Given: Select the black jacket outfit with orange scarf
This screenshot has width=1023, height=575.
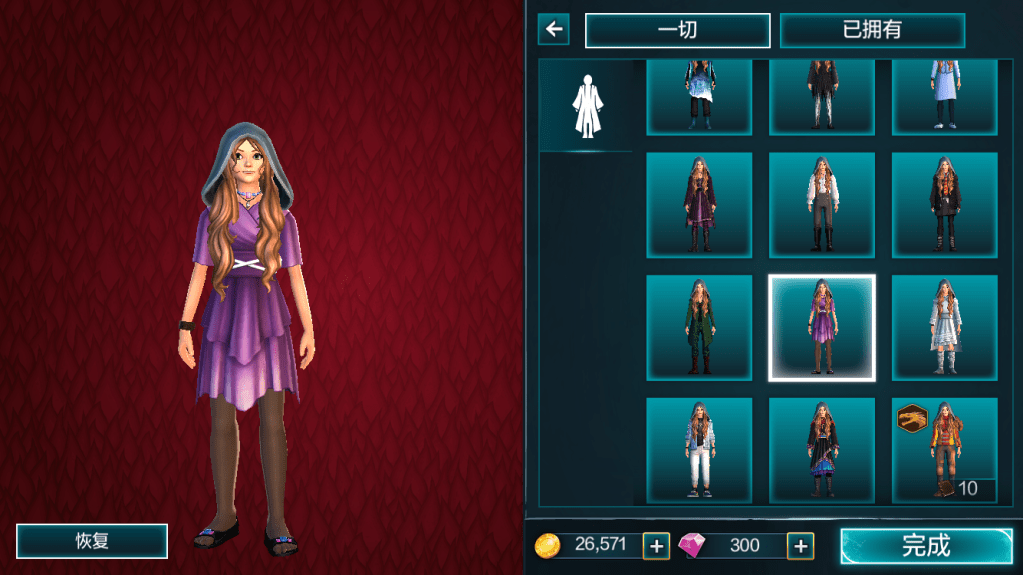Looking at the screenshot, I should pyautogui.click(x=944, y=205).
